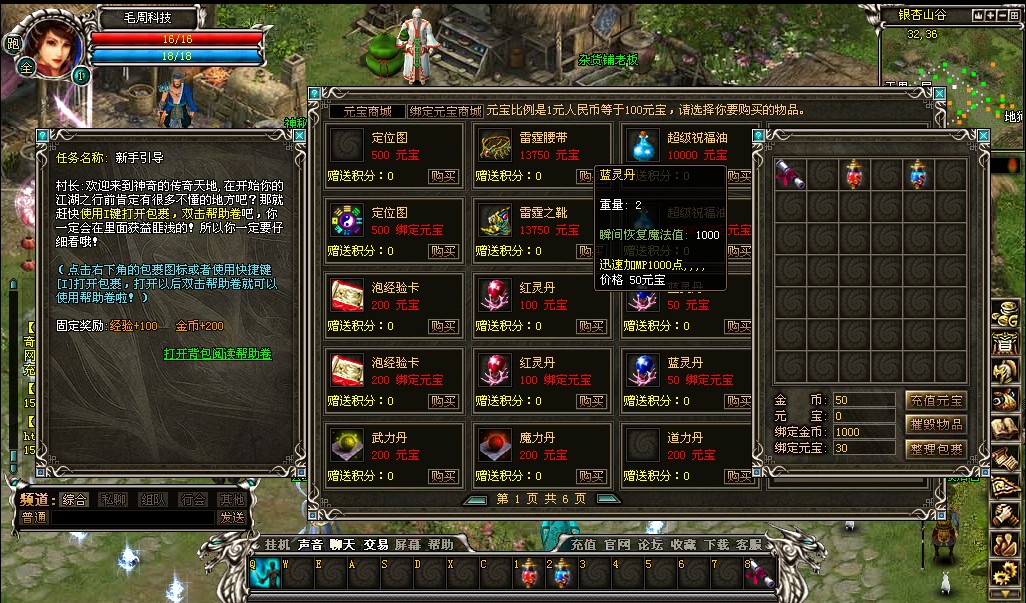Select the scroll item in the bag
This screenshot has height=603, width=1026.
coord(788,174)
